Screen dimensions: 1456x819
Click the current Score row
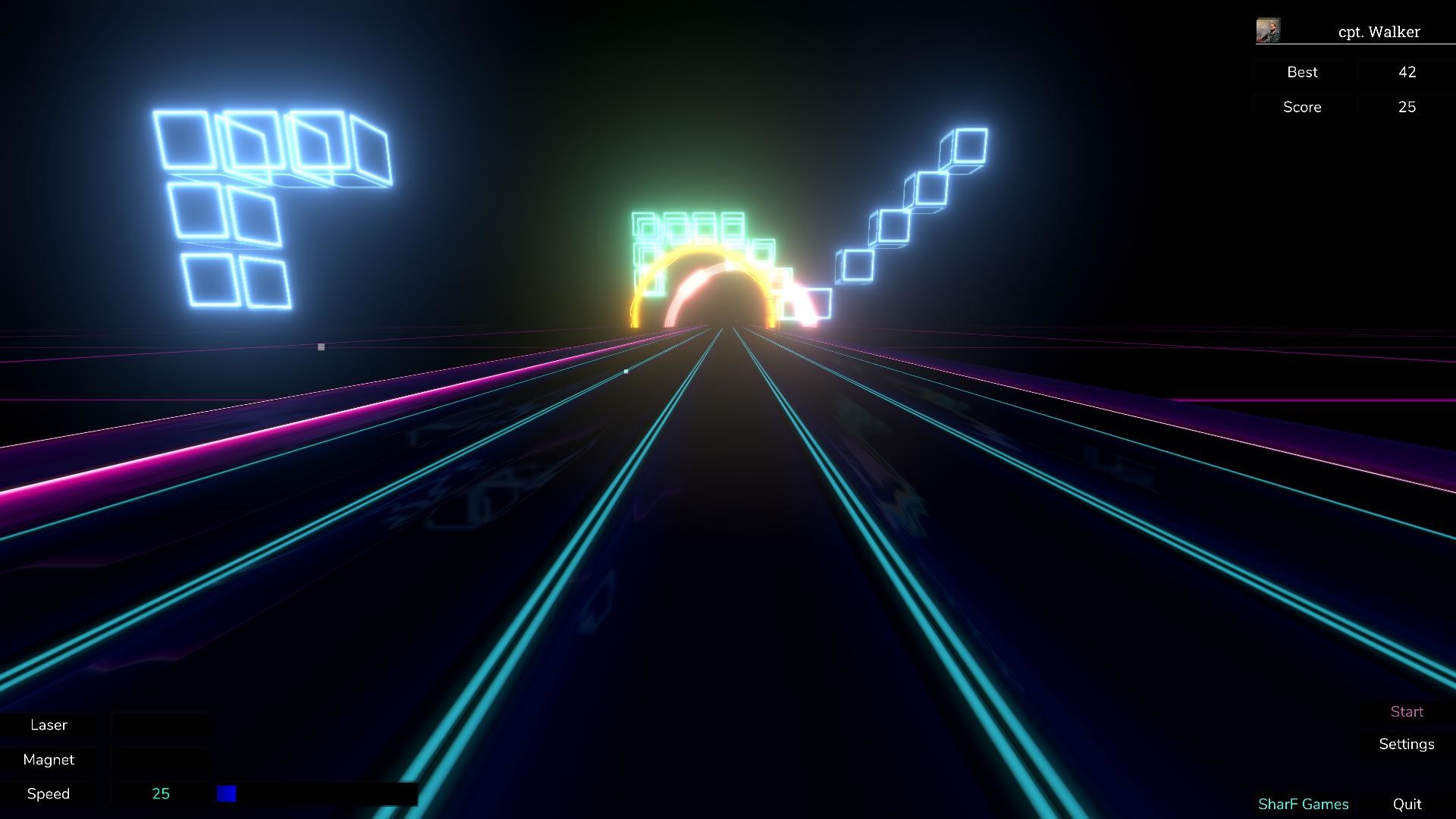point(1302,107)
